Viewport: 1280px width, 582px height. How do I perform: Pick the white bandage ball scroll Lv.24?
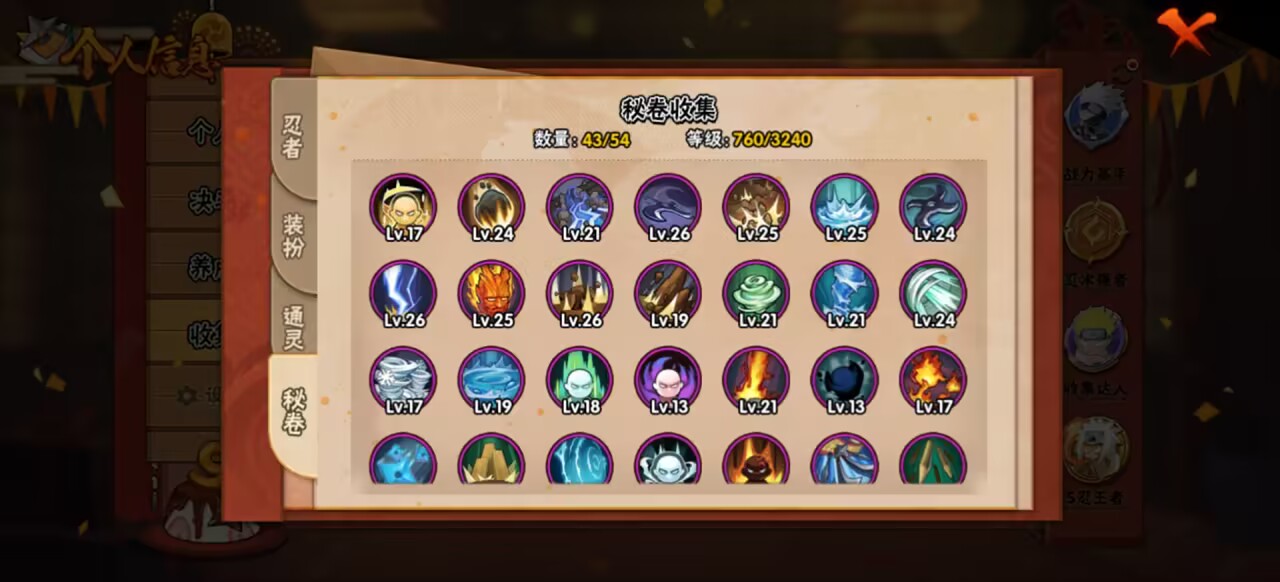(x=933, y=293)
